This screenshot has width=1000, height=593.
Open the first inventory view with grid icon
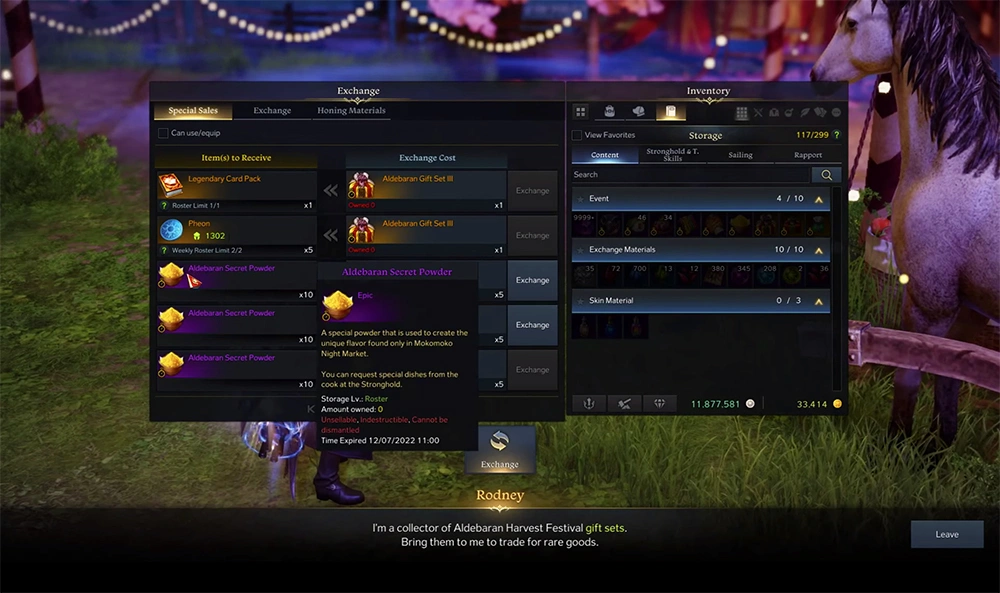pos(581,112)
